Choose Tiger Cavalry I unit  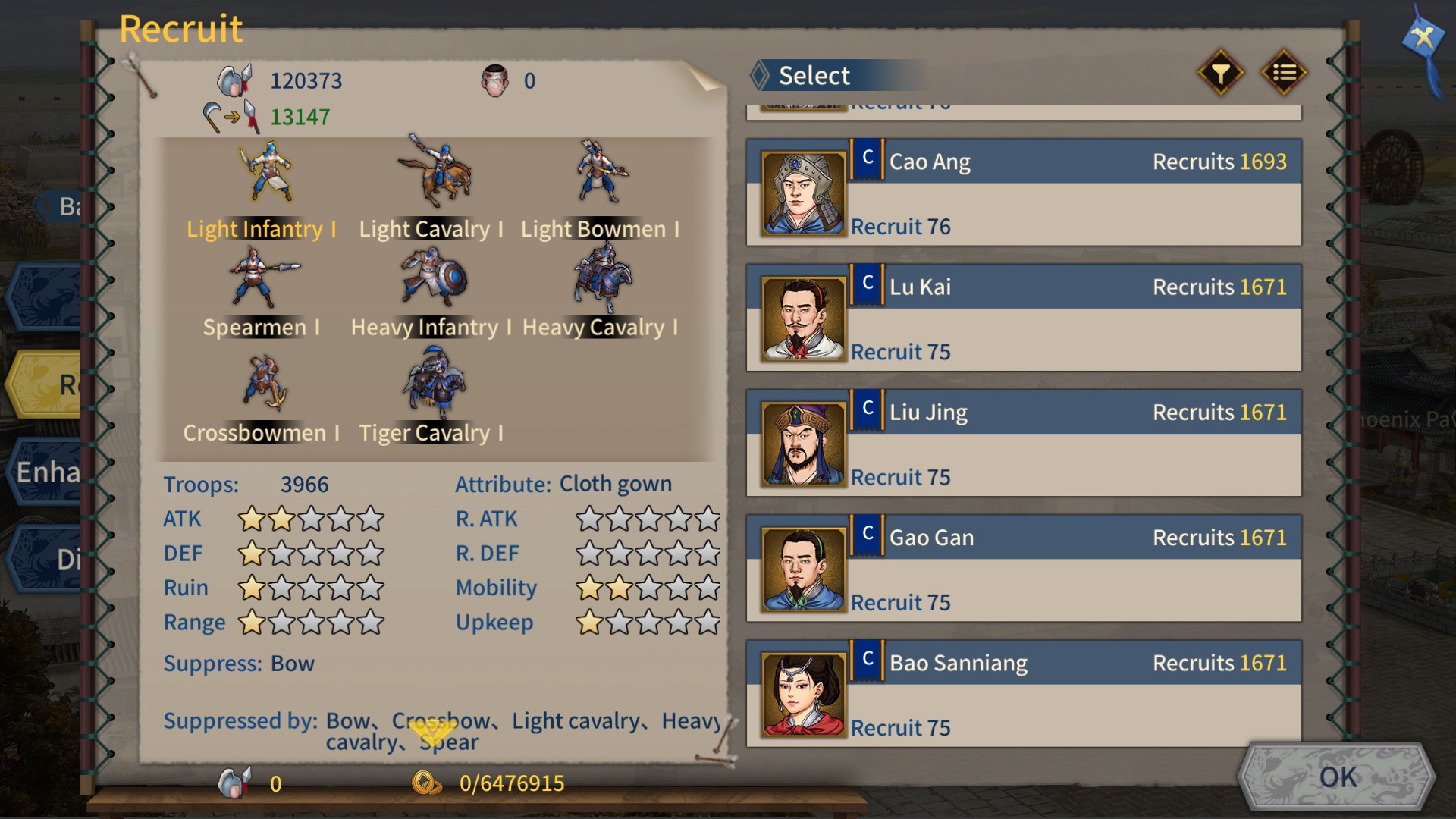coord(431,397)
